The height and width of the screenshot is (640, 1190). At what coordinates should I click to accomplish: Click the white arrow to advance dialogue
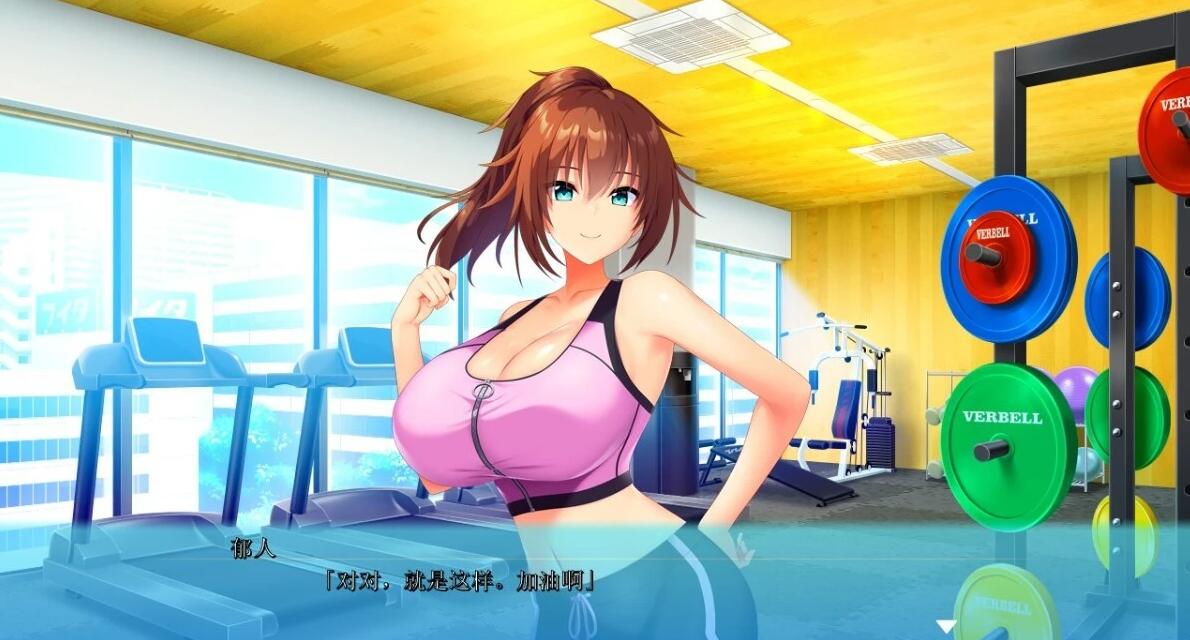coord(945,627)
